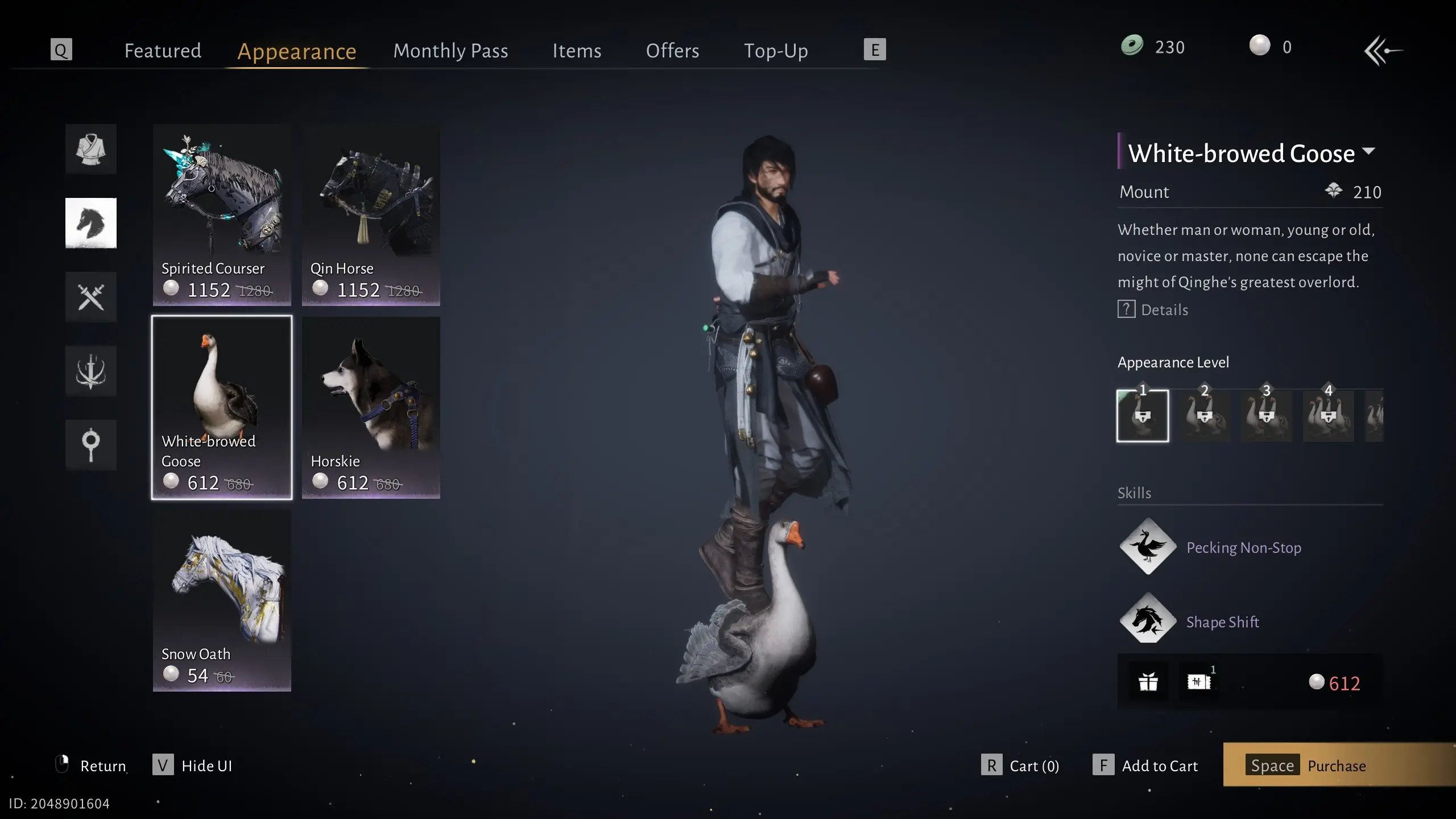Preview appearance level 3 of the goose
The image size is (1456, 819).
point(1266,416)
